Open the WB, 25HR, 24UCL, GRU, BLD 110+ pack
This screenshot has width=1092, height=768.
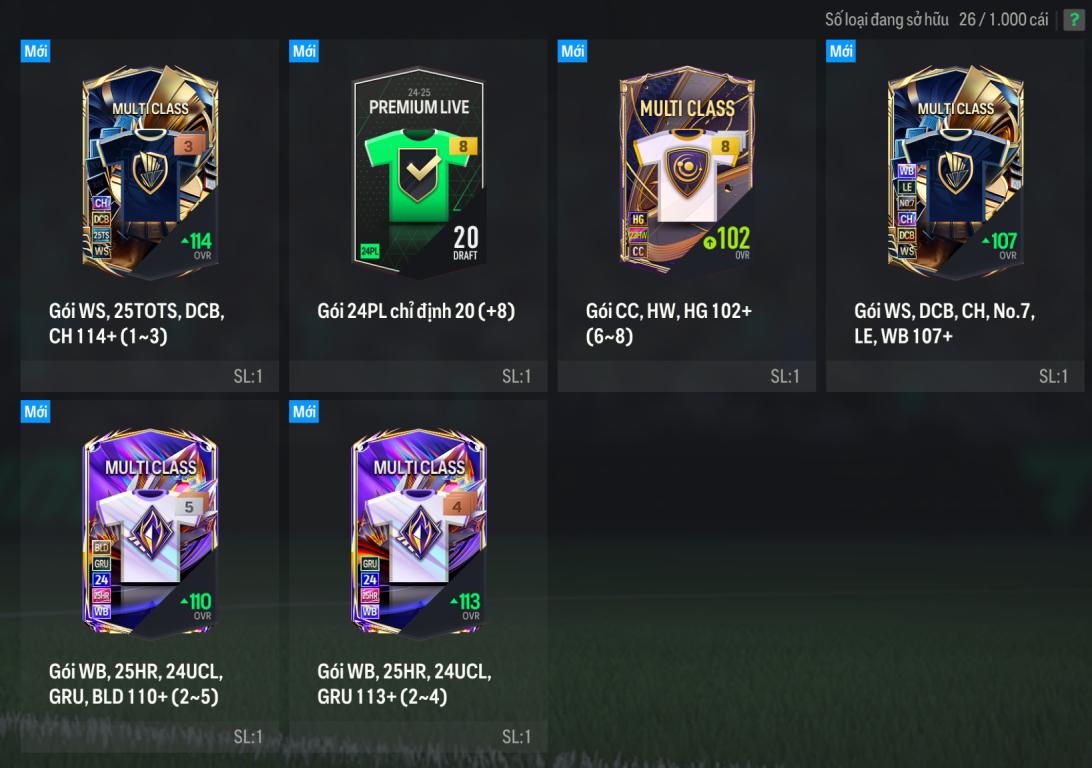[x=149, y=532]
